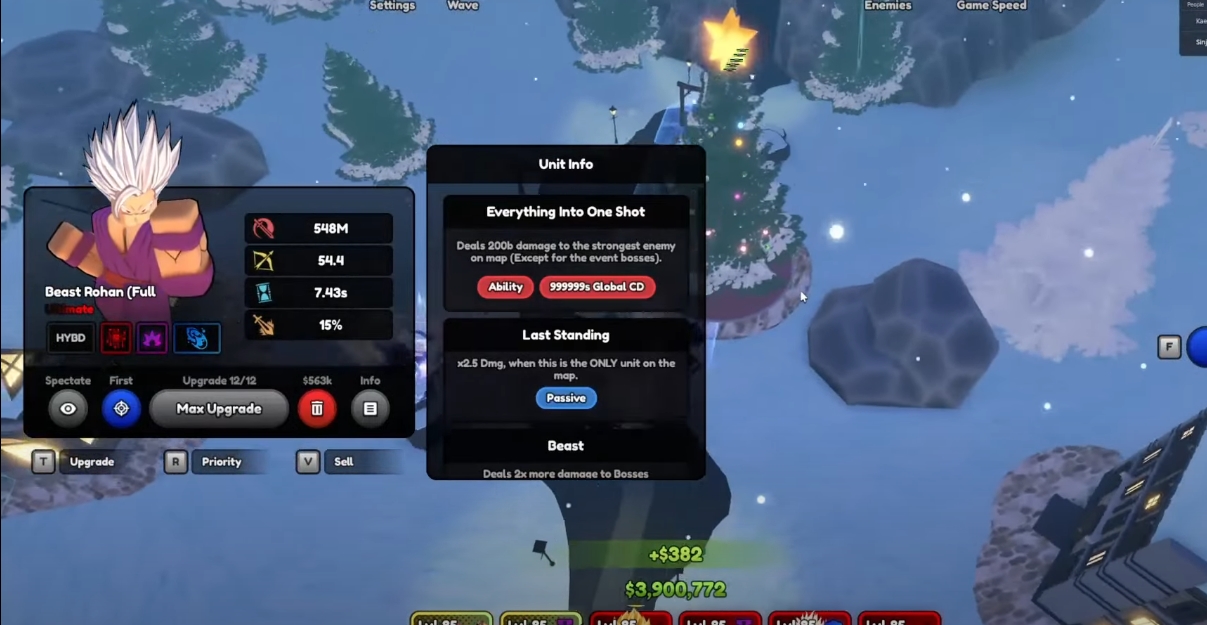The image size is (1207, 625).
Task: Open the blue swirl trait icon
Action: pyautogui.click(x=197, y=338)
